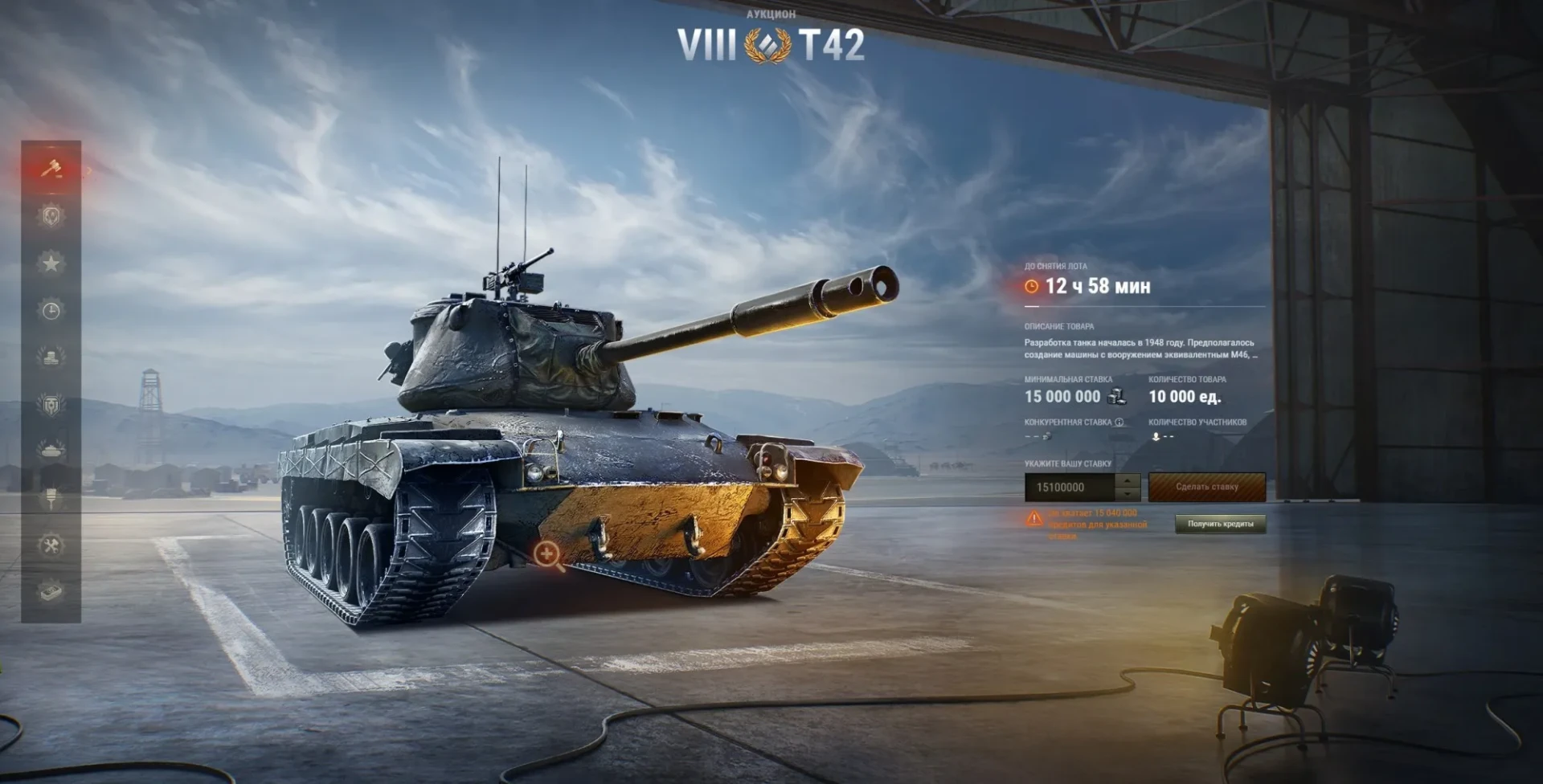Open the coin stack sidebar section

51,357
